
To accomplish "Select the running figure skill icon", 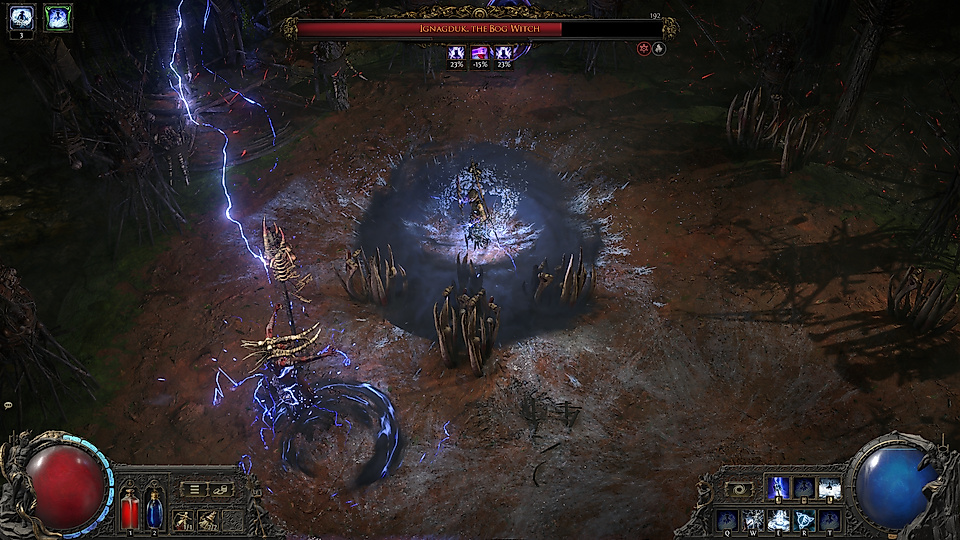I will [x=208, y=519].
